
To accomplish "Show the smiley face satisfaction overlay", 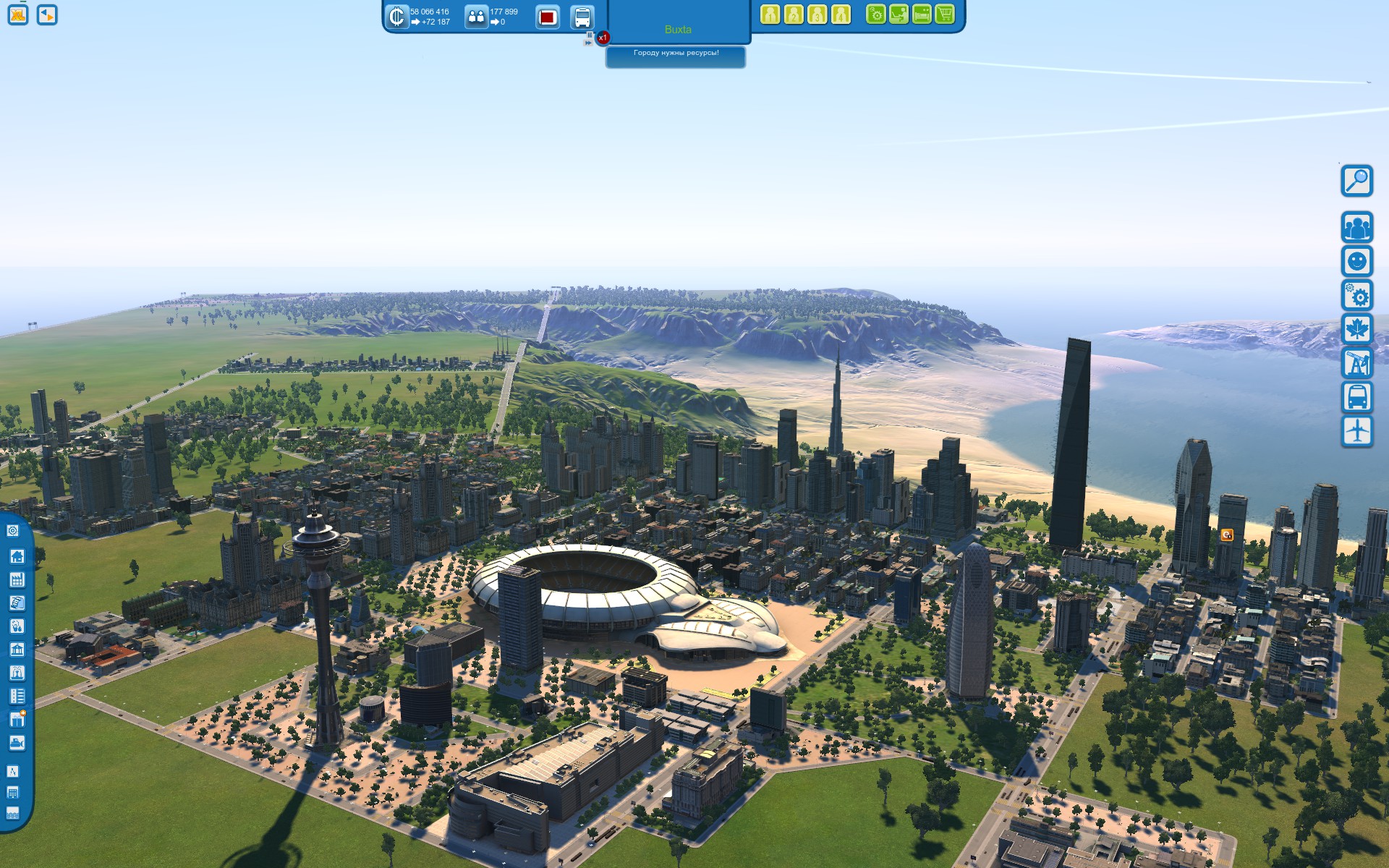I will click(1356, 261).
